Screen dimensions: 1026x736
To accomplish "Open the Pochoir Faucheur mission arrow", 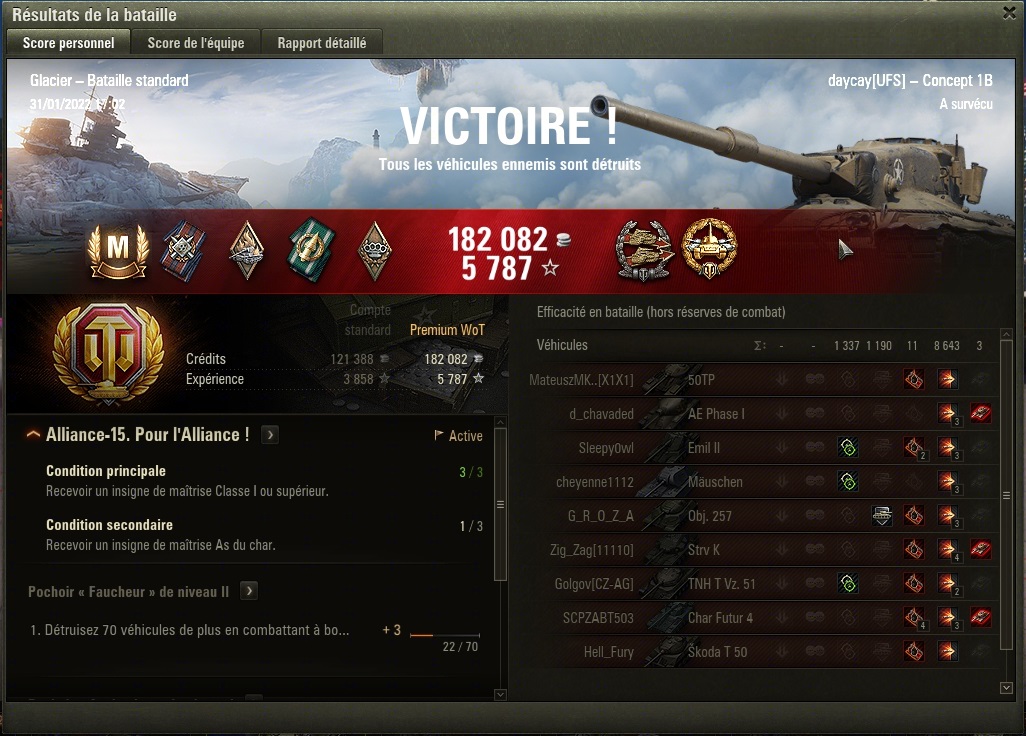I will [x=249, y=591].
